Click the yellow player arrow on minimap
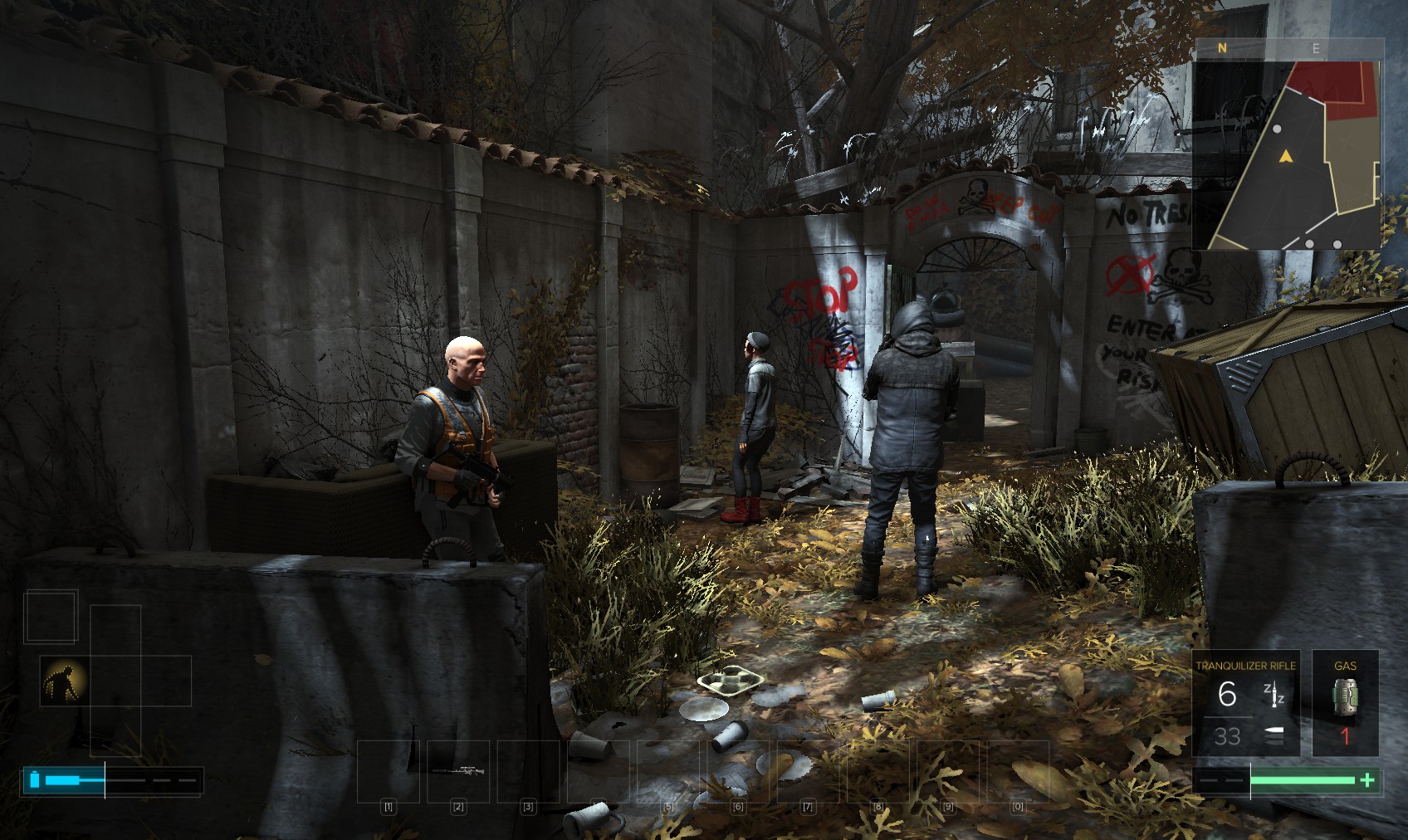This screenshot has width=1408, height=840. point(1286,156)
